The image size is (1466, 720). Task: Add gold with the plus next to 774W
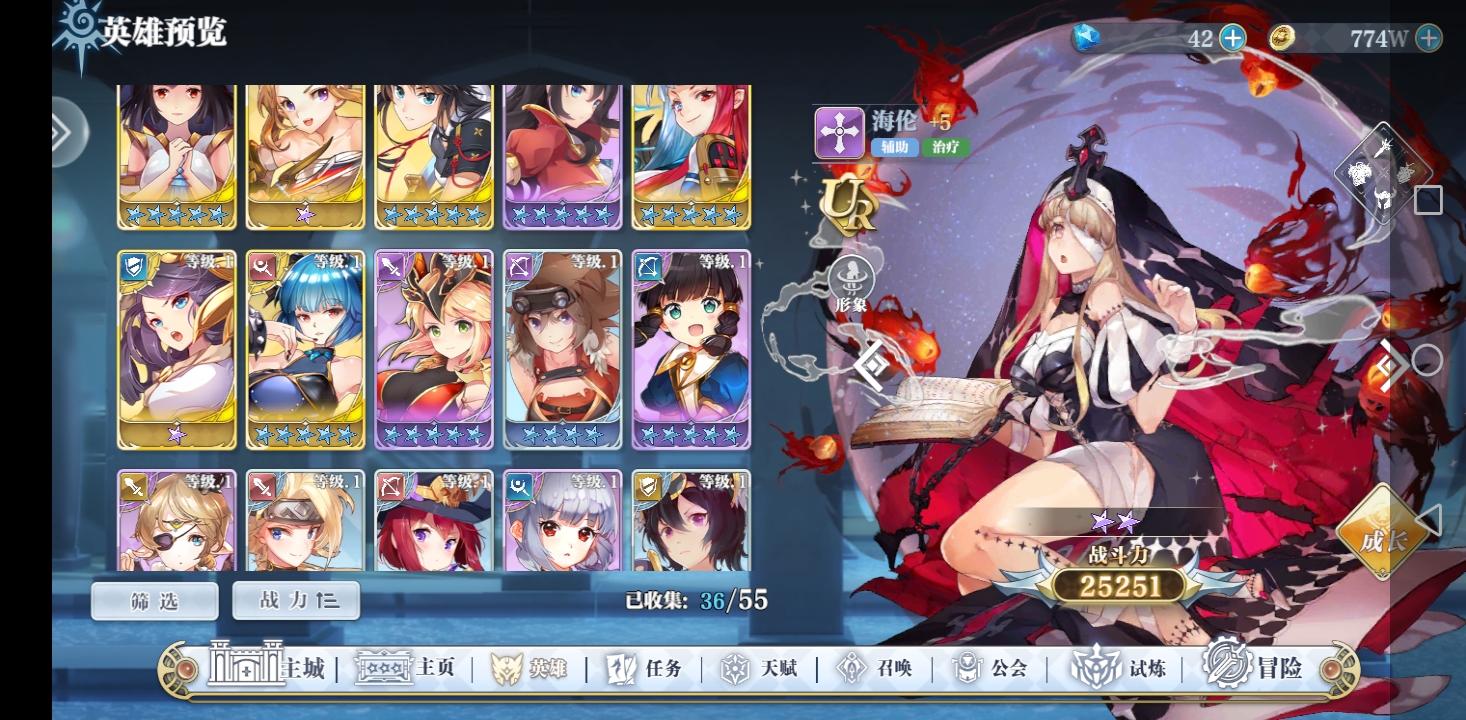tap(1428, 38)
